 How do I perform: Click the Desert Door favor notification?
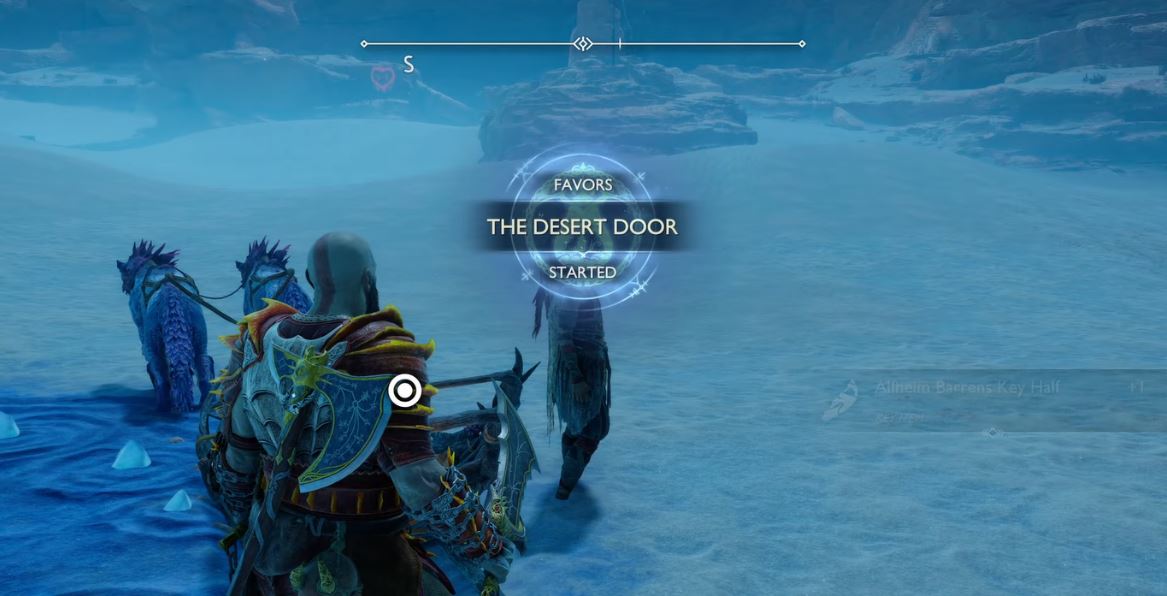[x=582, y=227]
